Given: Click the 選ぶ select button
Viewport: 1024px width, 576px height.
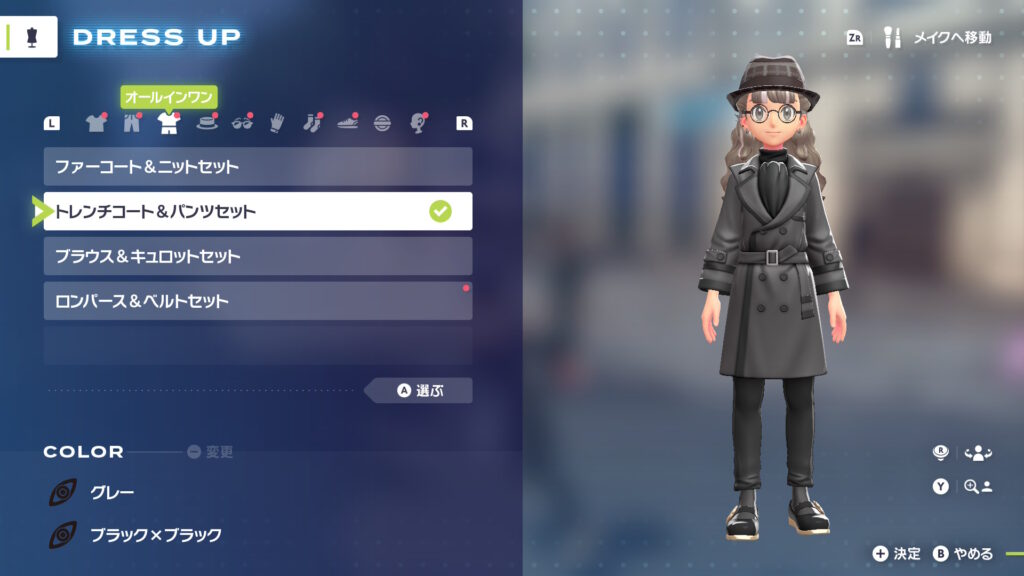Looking at the screenshot, I should pos(420,390).
